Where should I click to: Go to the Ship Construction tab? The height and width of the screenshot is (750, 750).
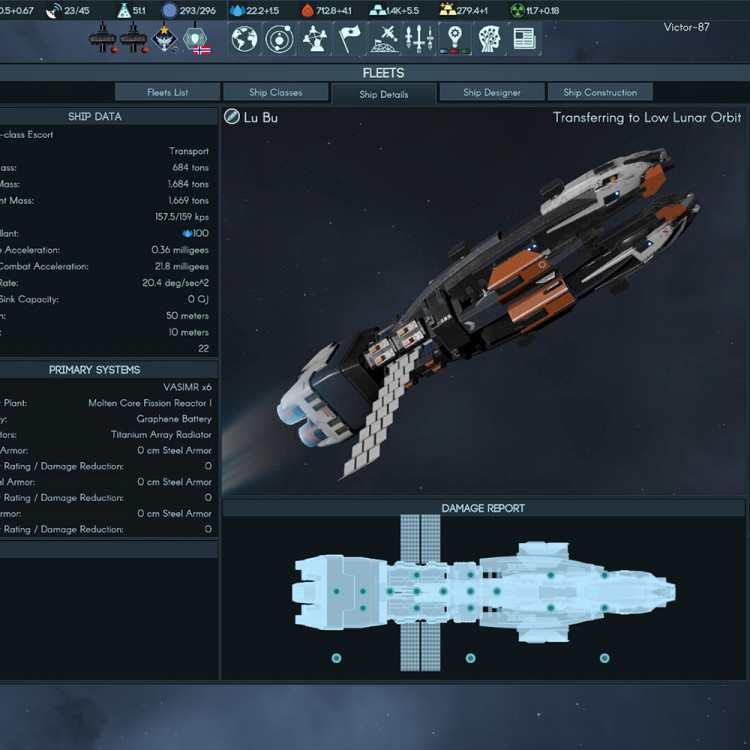(600, 92)
